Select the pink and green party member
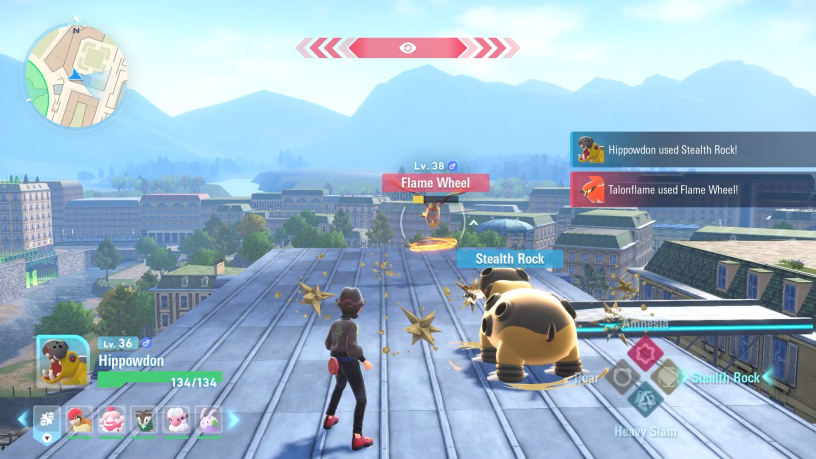This screenshot has width=816, height=459. [208, 420]
